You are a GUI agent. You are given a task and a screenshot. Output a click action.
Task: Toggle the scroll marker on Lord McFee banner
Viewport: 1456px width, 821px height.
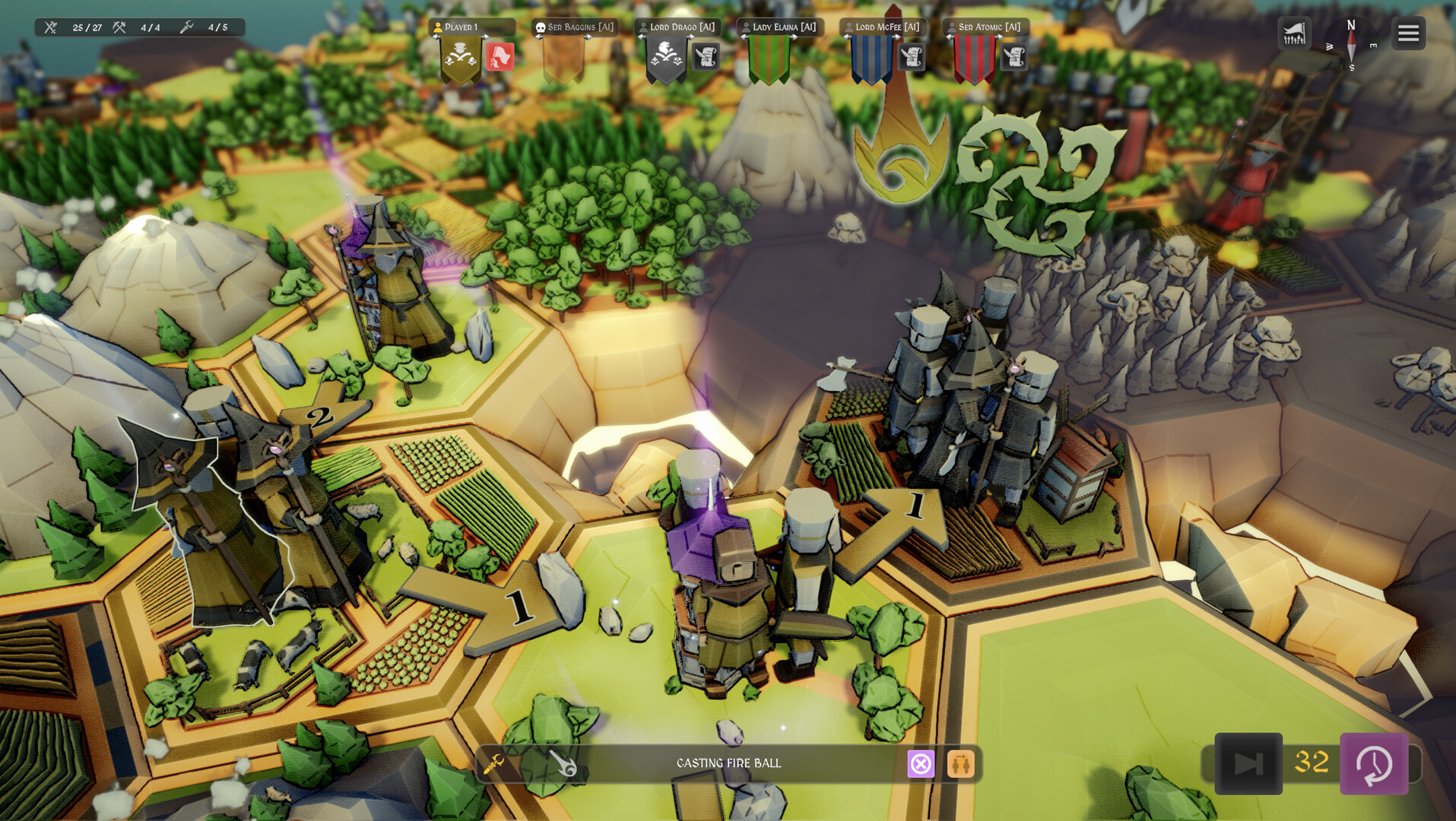tap(910, 57)
